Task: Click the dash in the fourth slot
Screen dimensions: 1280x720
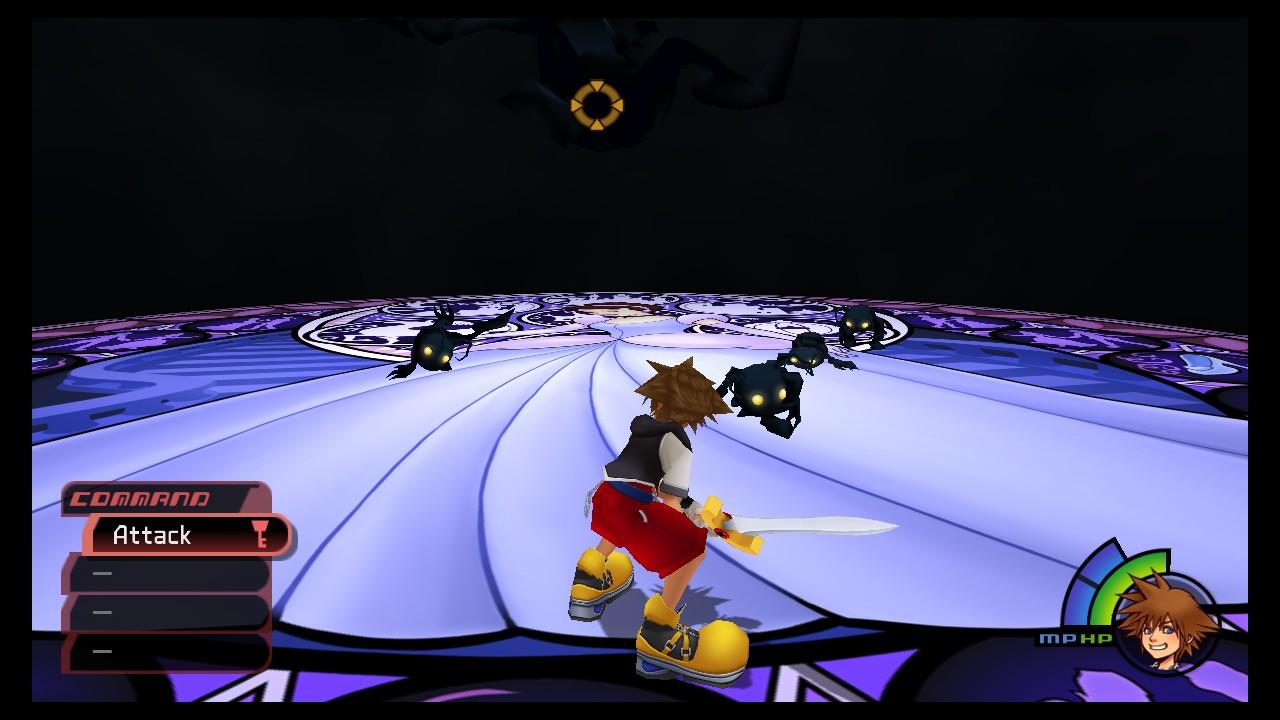Action: click(x=100, y=649)
